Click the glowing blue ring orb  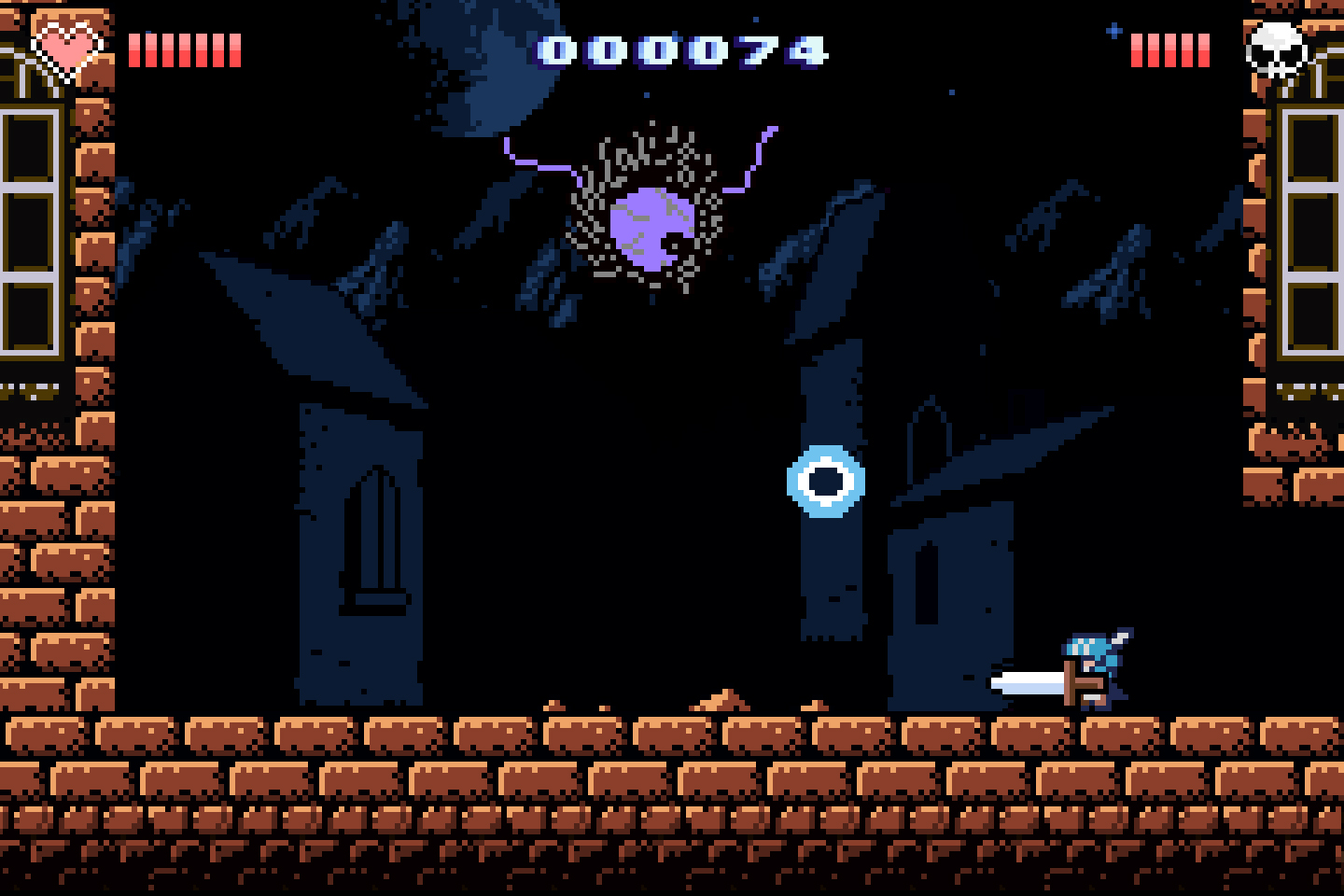click(x=825, y=483)
